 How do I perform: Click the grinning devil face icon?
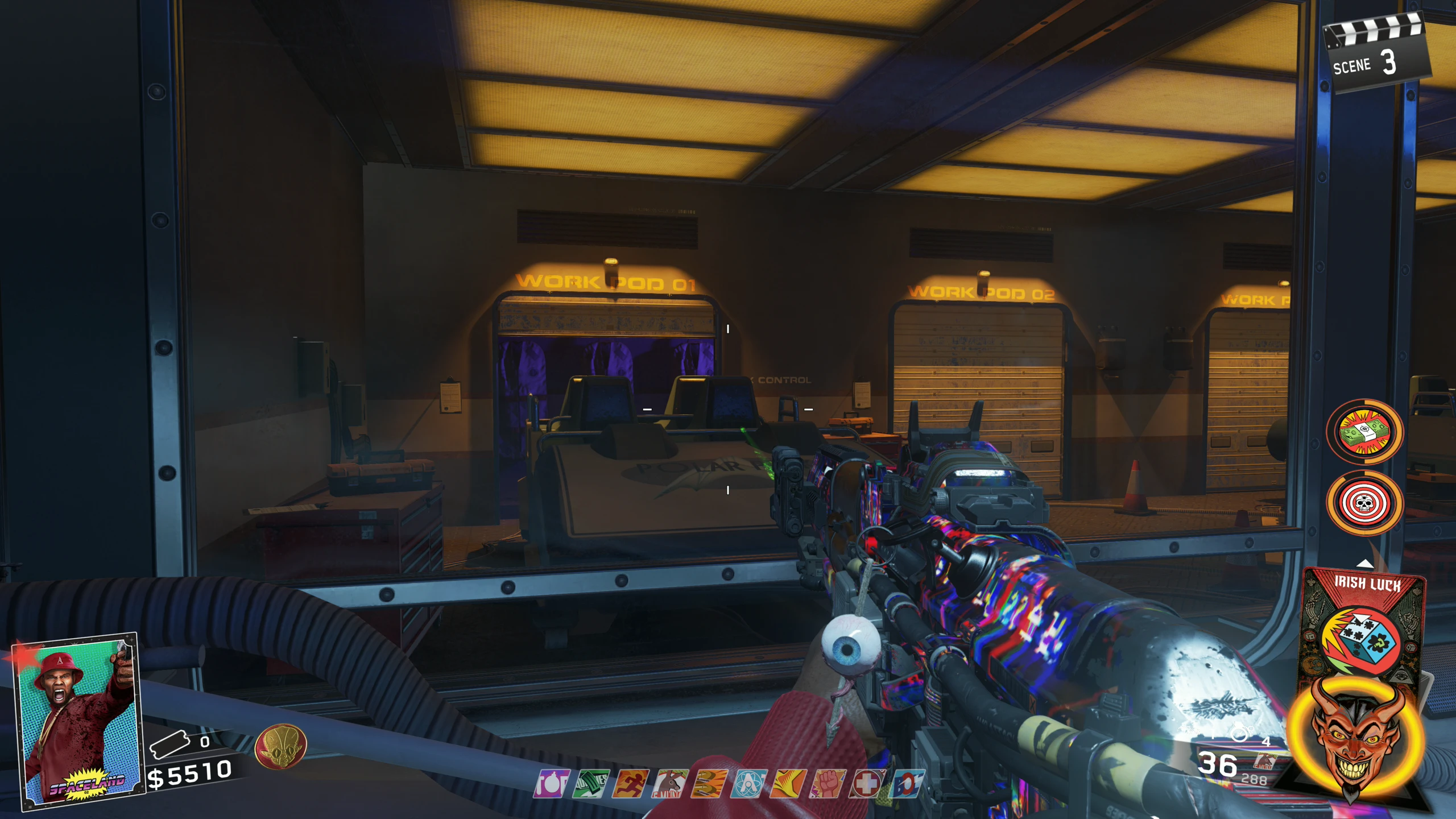1356,739
